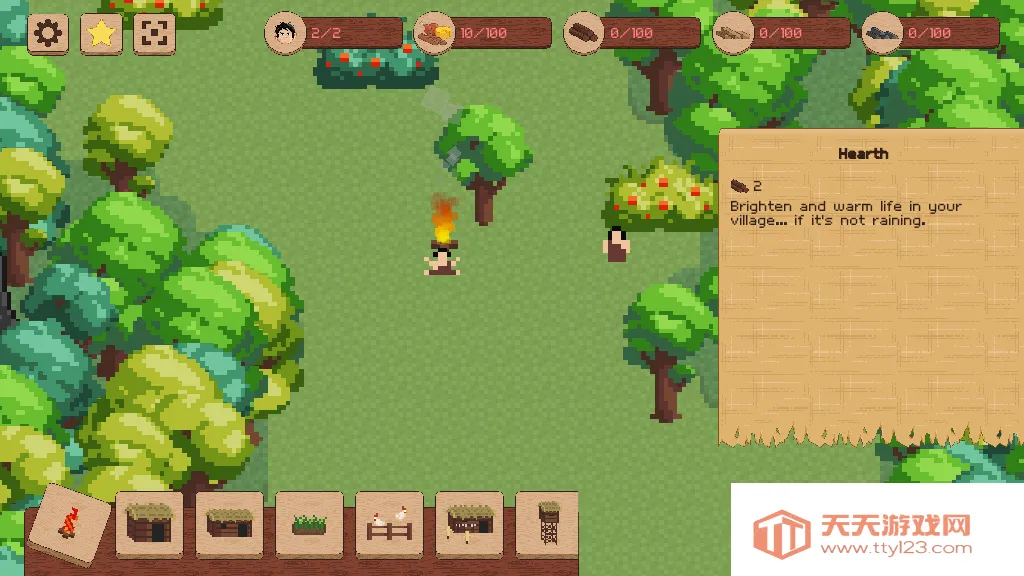Viewport: 1024px width, 576px height.
Task: Open the gear settings menu
Action: [48, 34]
